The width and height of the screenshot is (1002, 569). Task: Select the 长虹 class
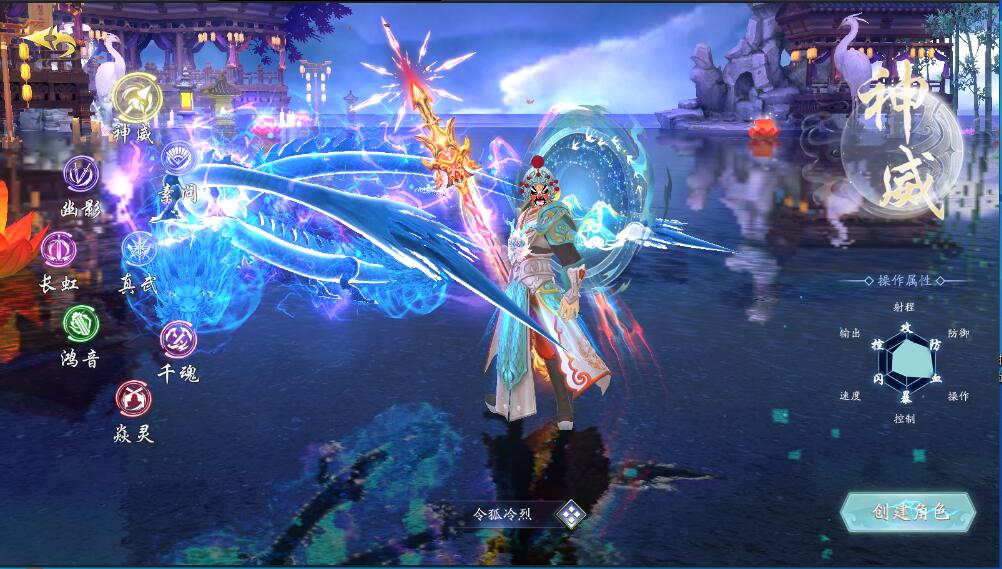click(58, 248)
